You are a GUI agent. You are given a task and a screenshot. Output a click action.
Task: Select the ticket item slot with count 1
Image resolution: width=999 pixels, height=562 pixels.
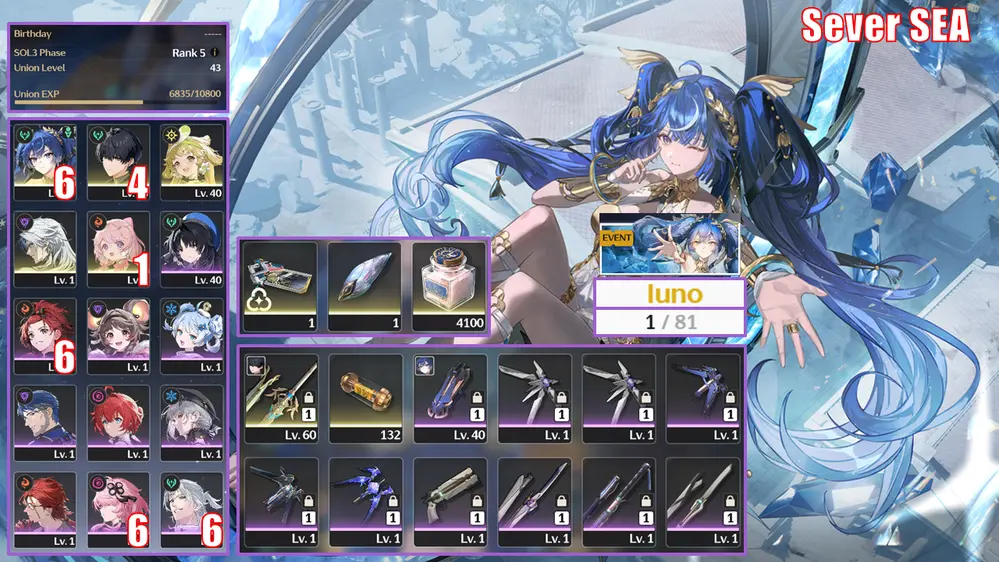281,287
